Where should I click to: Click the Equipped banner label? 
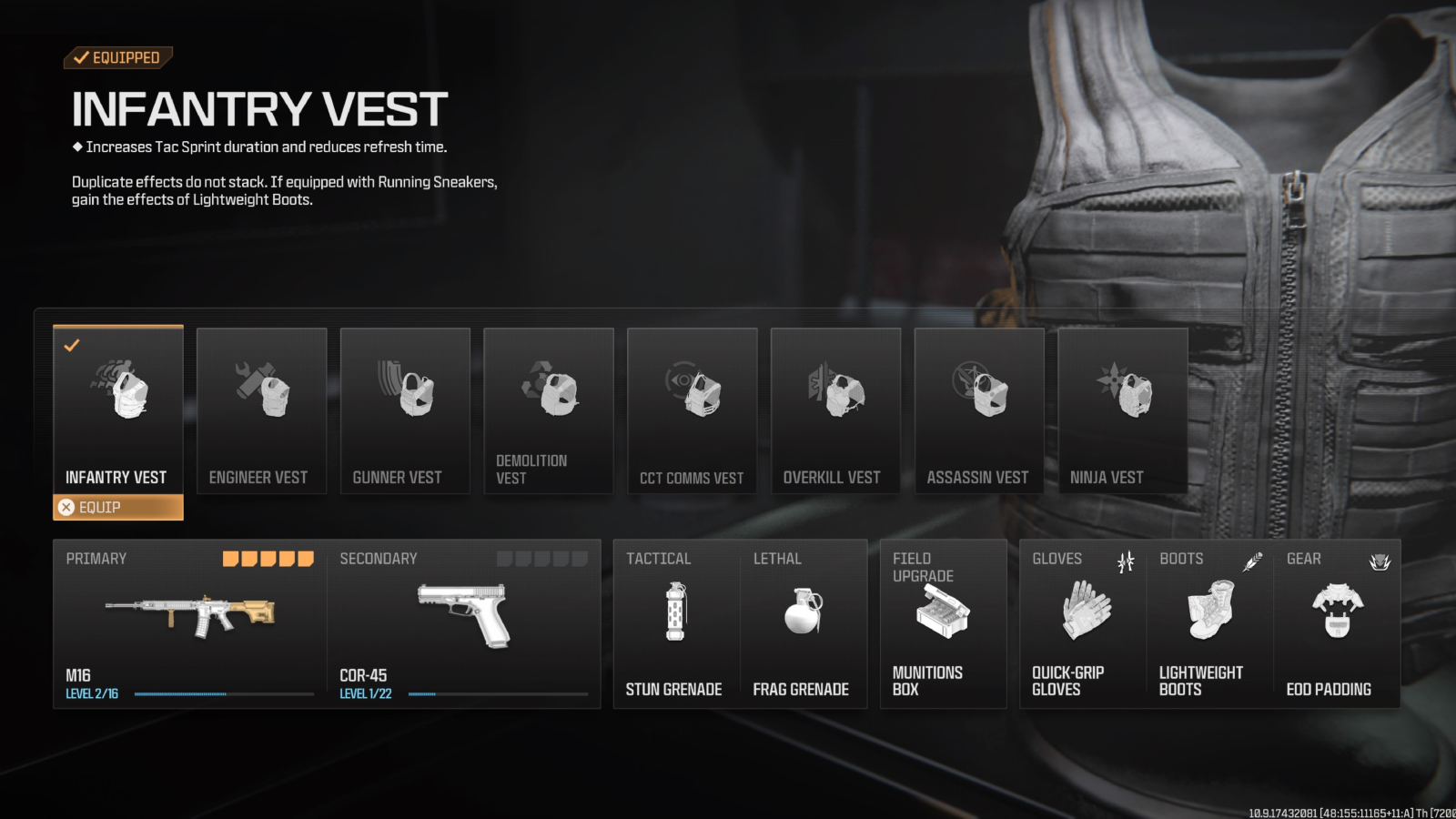(118, 57)
